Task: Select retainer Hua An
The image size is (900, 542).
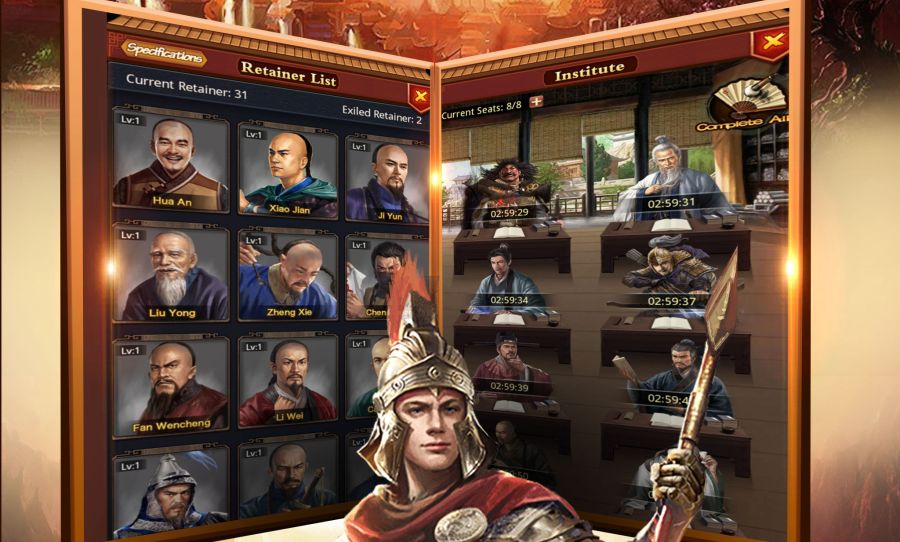Action: [x=171, y=166]
